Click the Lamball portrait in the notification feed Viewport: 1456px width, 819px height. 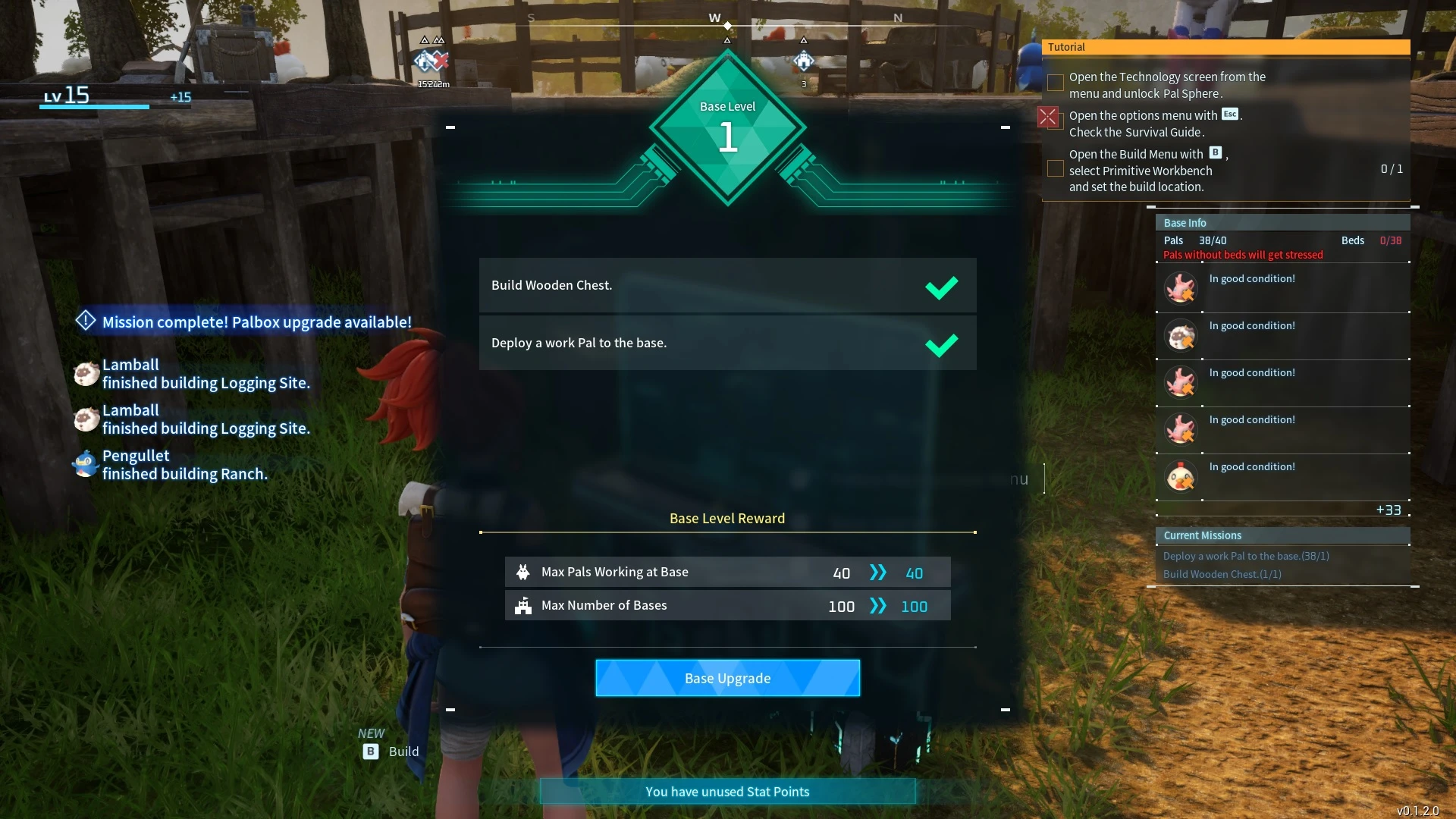coord(85,373)
